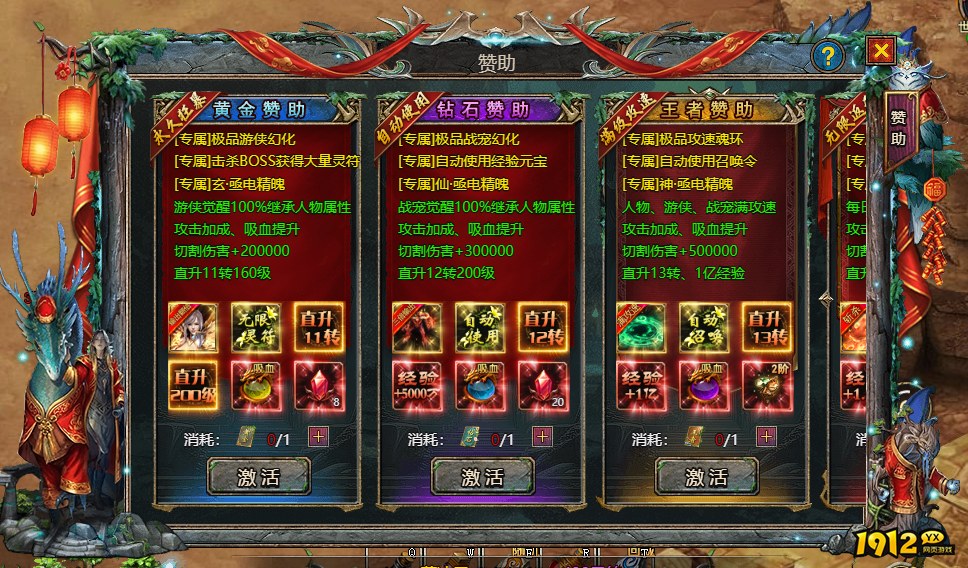Inspect the 直升11转 reward icon
This screenshot has width=968, height=568.
(319, 327)
